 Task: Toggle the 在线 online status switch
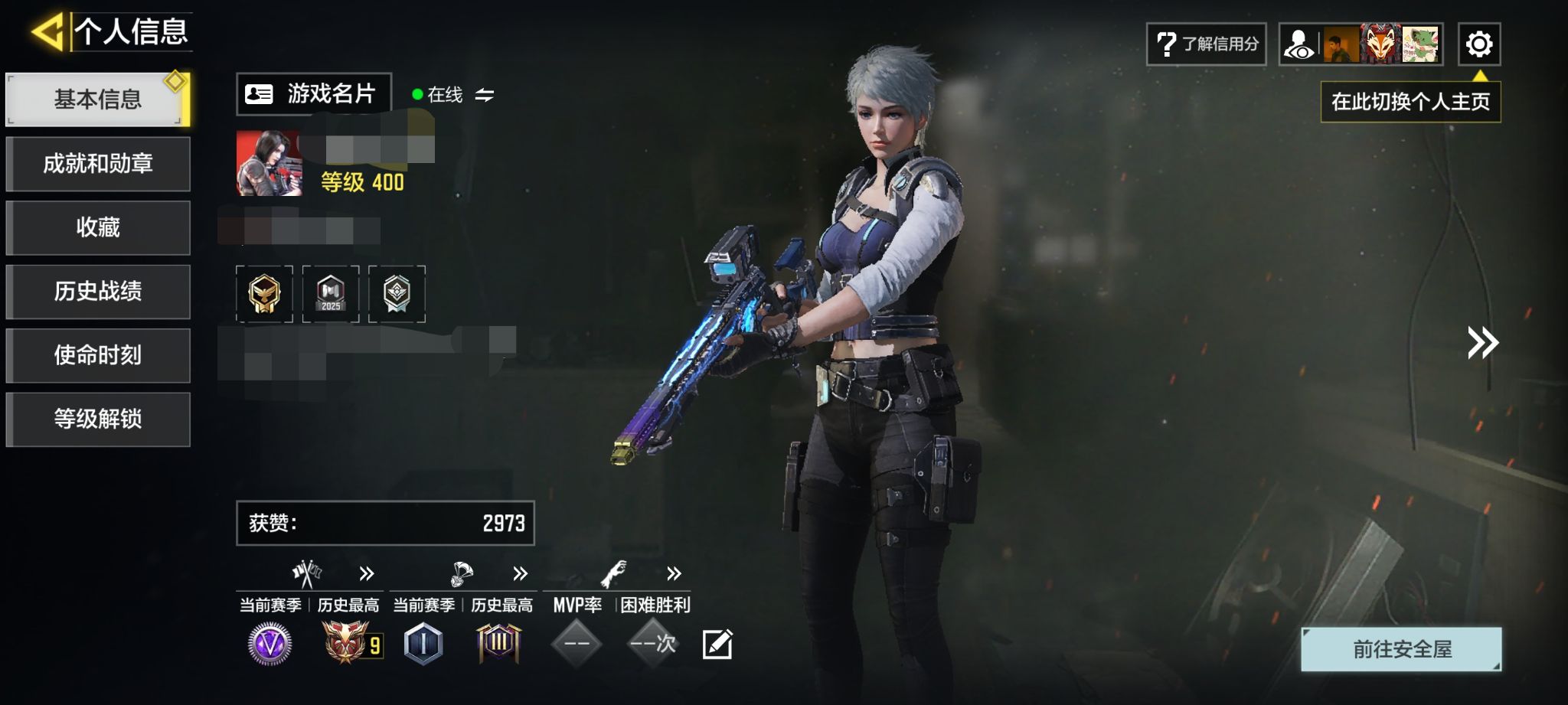tap(484, 95)
